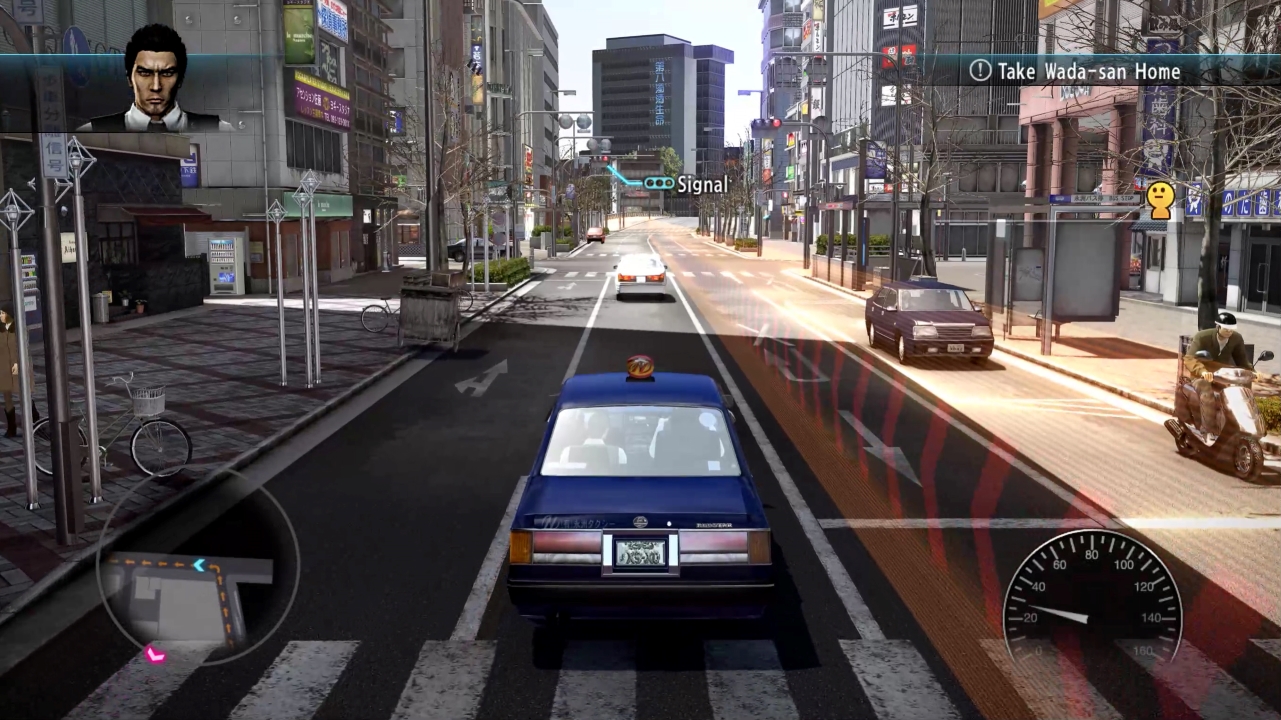Click the exclamation icon on the mission banner

tap(978, 72)
